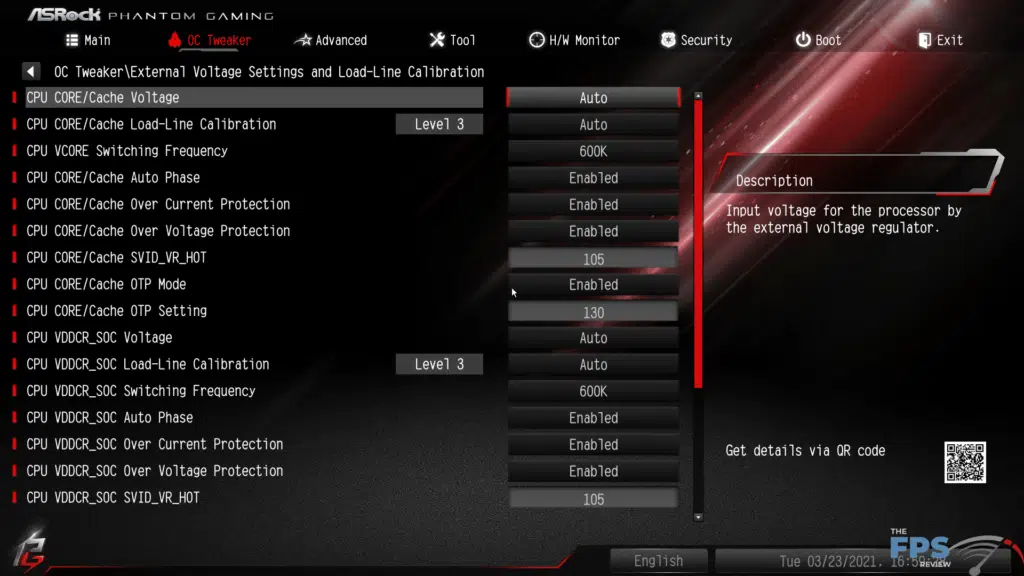Switch to the Main tab
Screen dimensions: 1024x576
click(88, 40)
